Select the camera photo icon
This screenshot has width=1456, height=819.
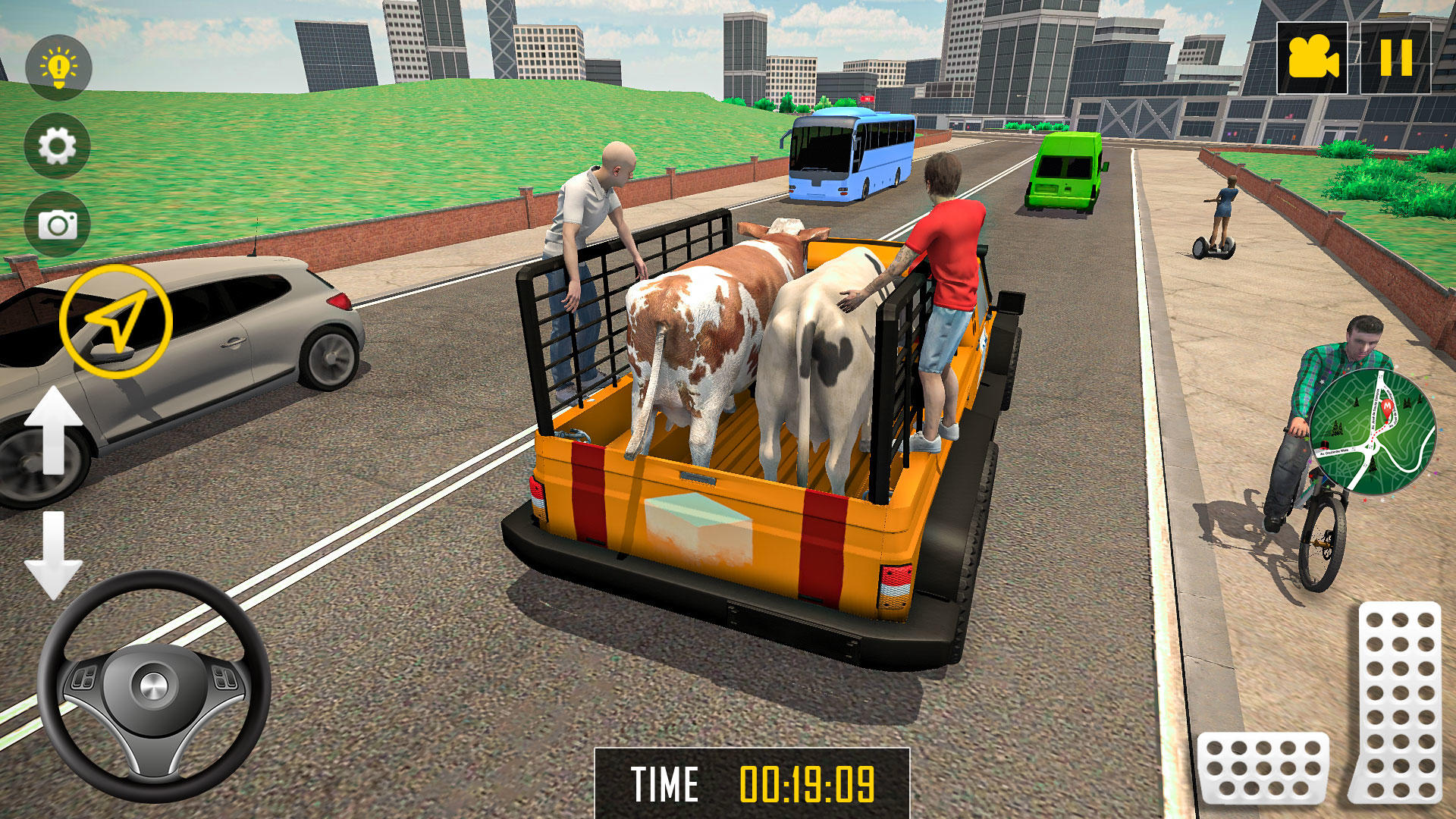click(x=59, y=224)
